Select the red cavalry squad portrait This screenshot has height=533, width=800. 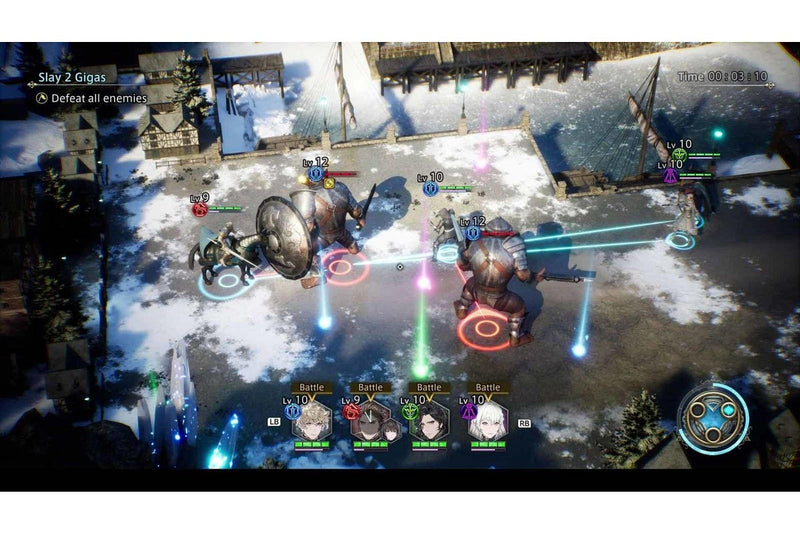click(x=371, y=422)
